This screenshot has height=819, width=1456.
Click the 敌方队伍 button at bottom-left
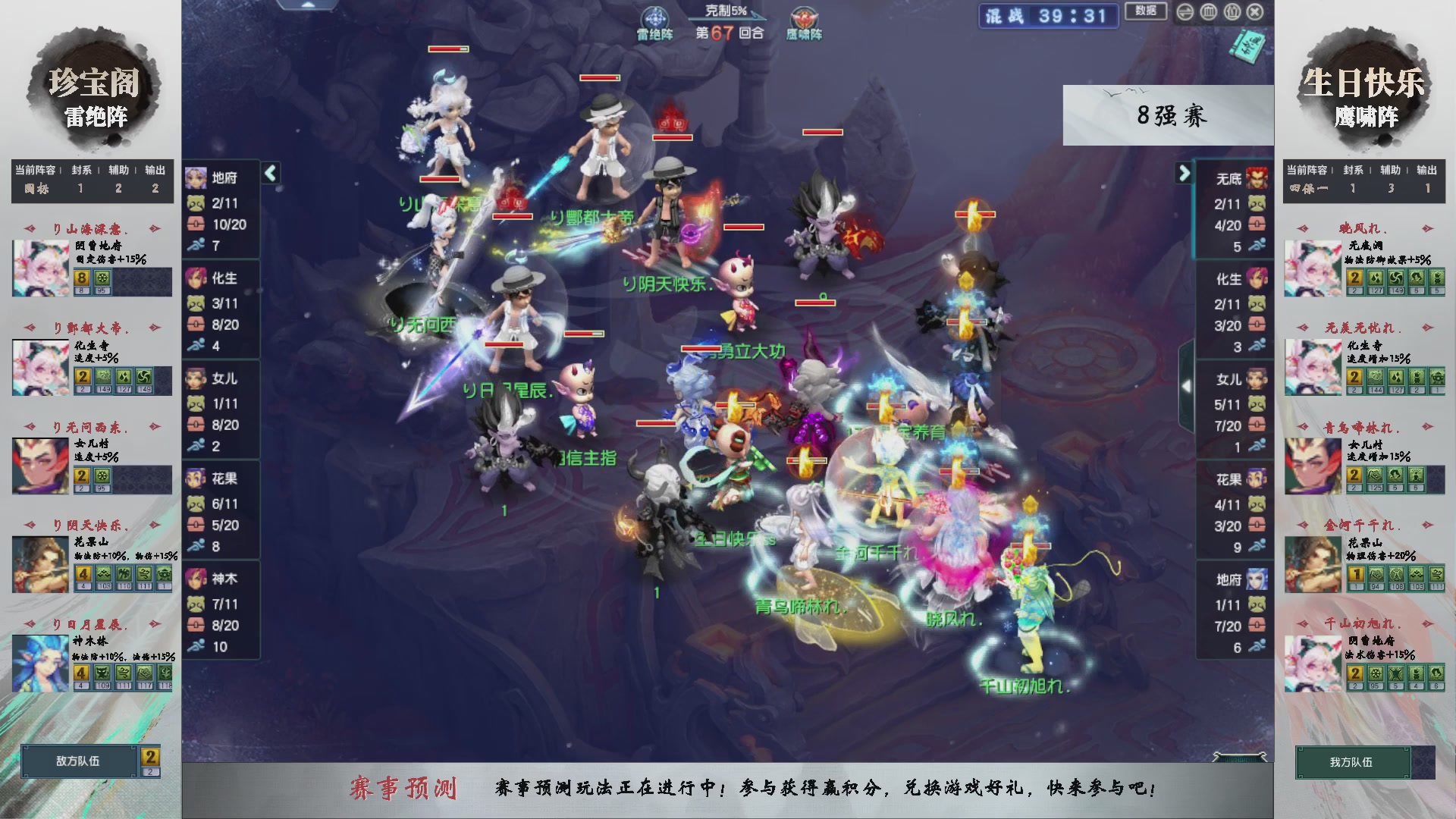click(80, 762)
